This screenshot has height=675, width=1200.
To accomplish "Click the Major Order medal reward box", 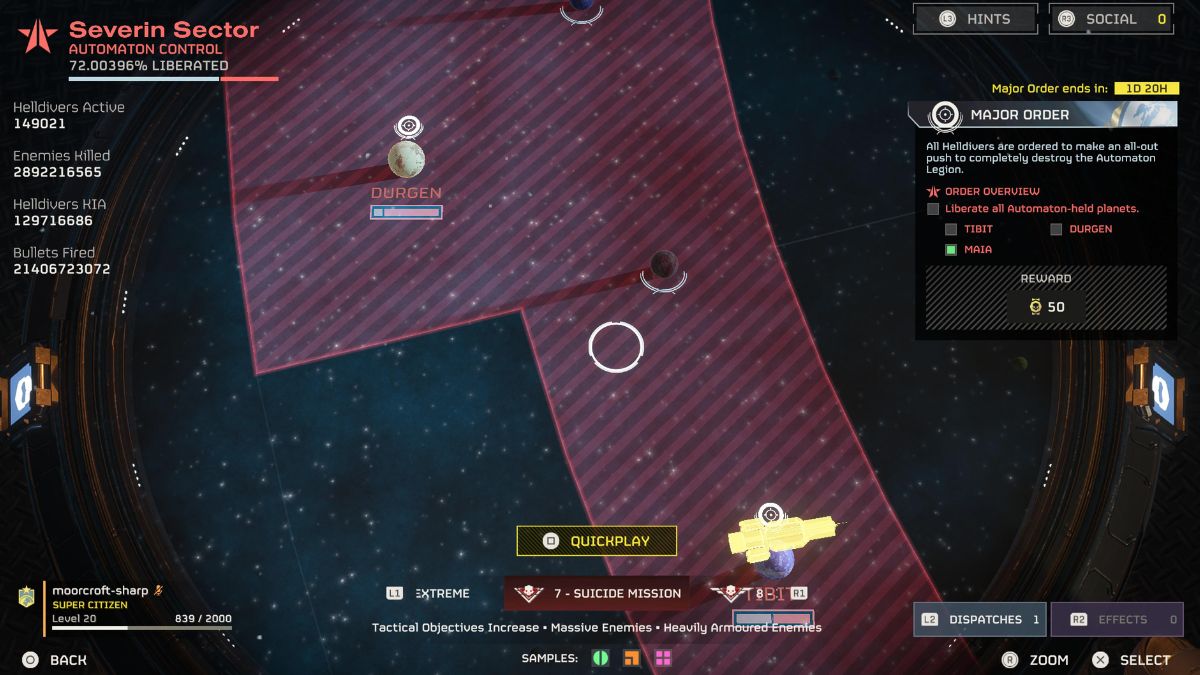I will point(1046,307).
